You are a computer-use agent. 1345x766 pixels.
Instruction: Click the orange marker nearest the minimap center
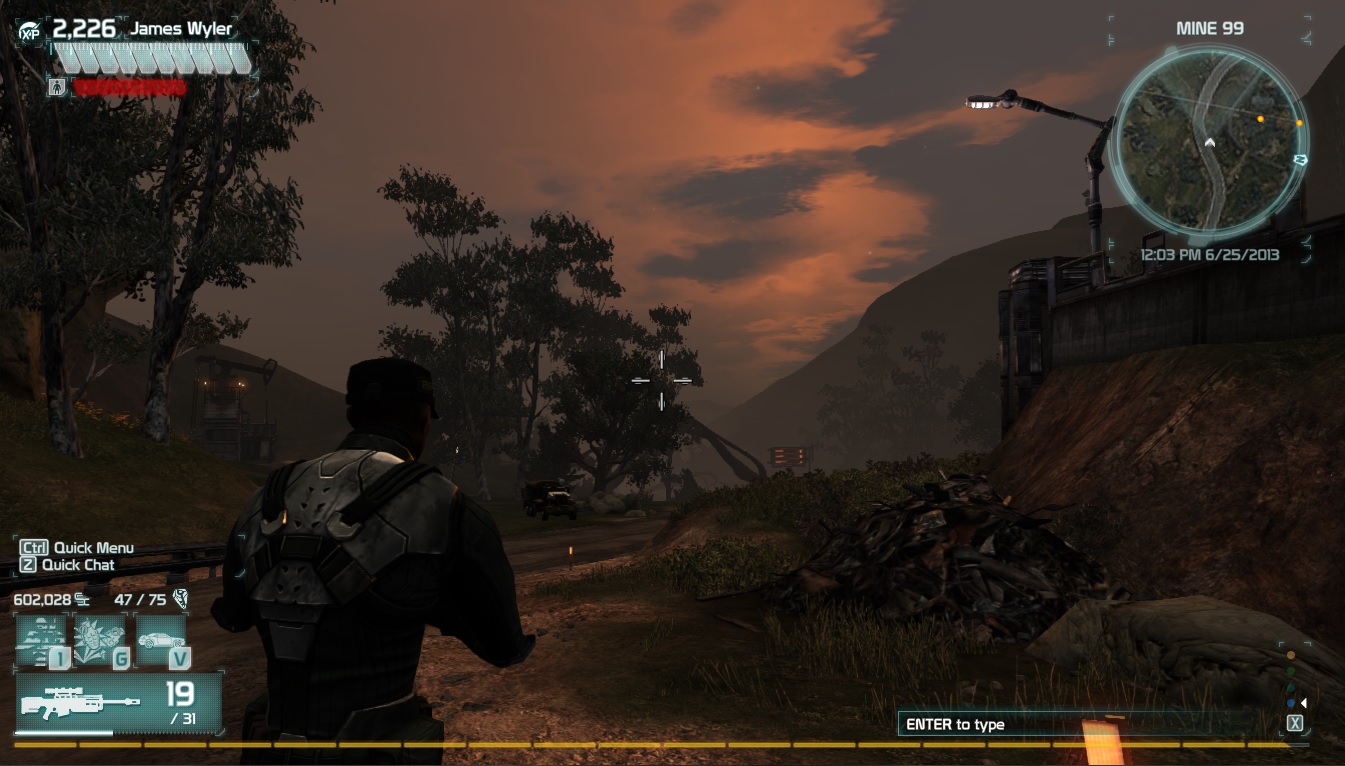coord(1260,119)
